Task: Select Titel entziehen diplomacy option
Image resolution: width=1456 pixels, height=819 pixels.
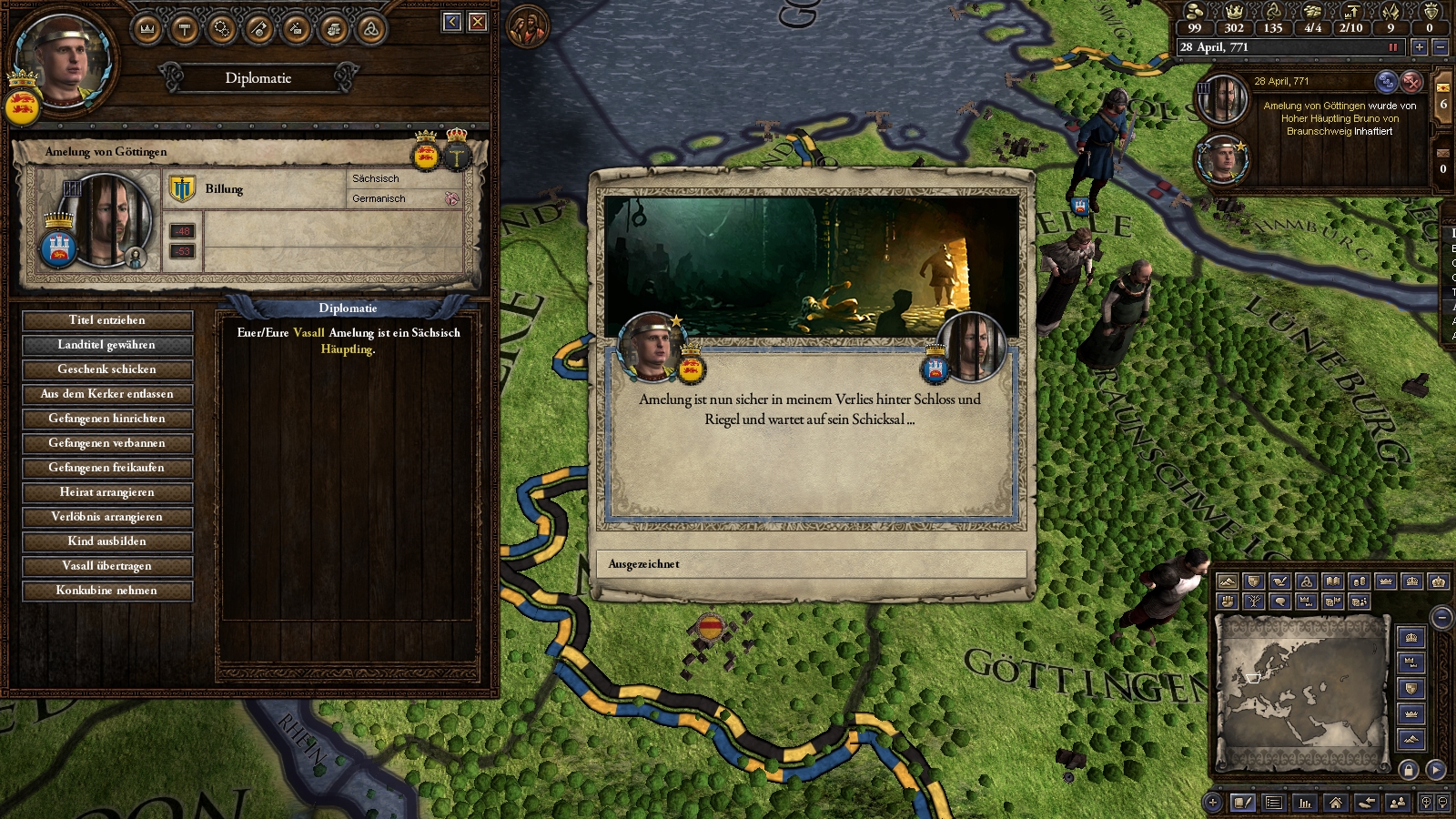Action: (x=107, y=320)
